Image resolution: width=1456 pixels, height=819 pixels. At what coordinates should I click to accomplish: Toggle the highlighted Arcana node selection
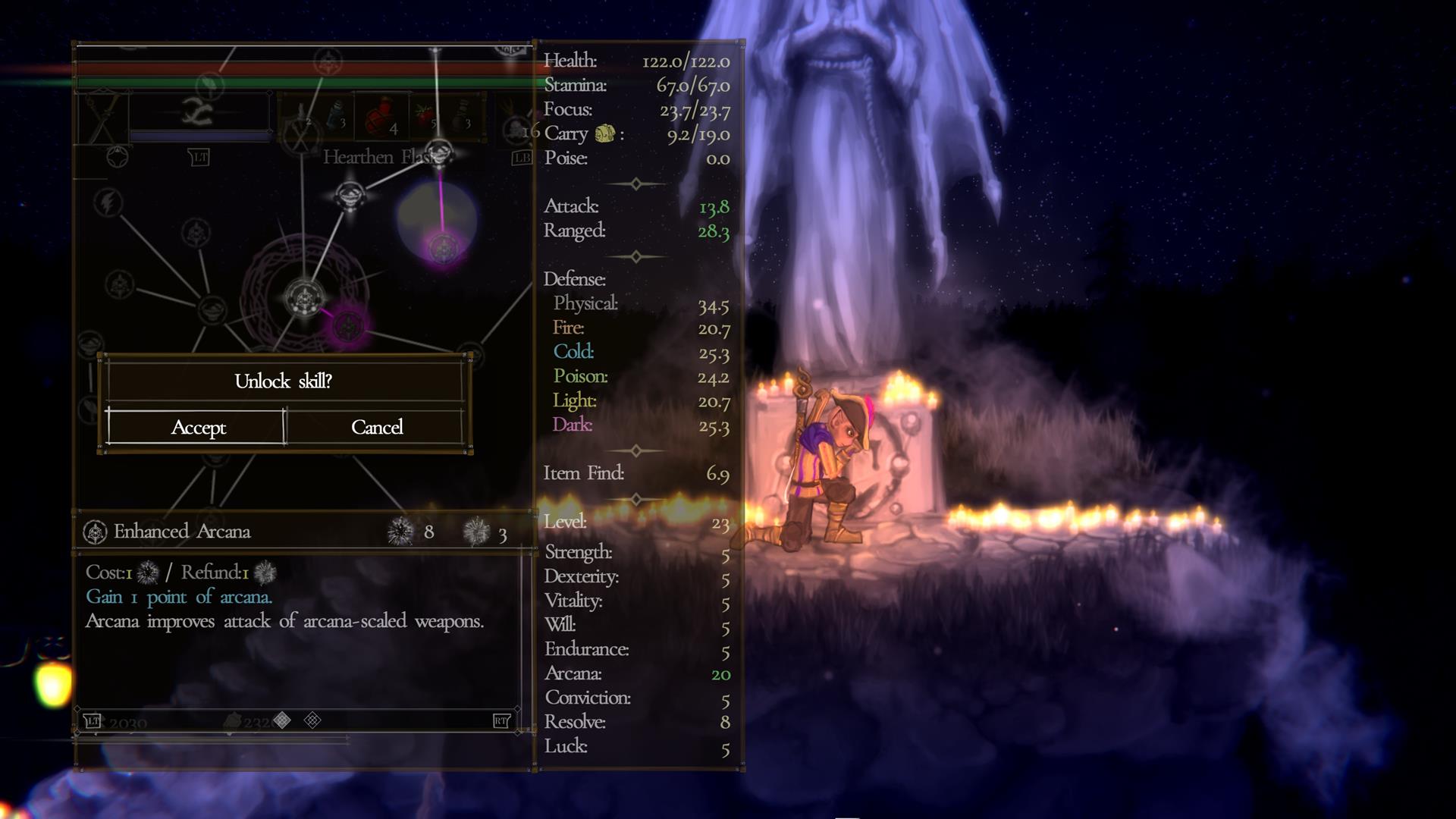pyautogui.click(x=349, y=325)
